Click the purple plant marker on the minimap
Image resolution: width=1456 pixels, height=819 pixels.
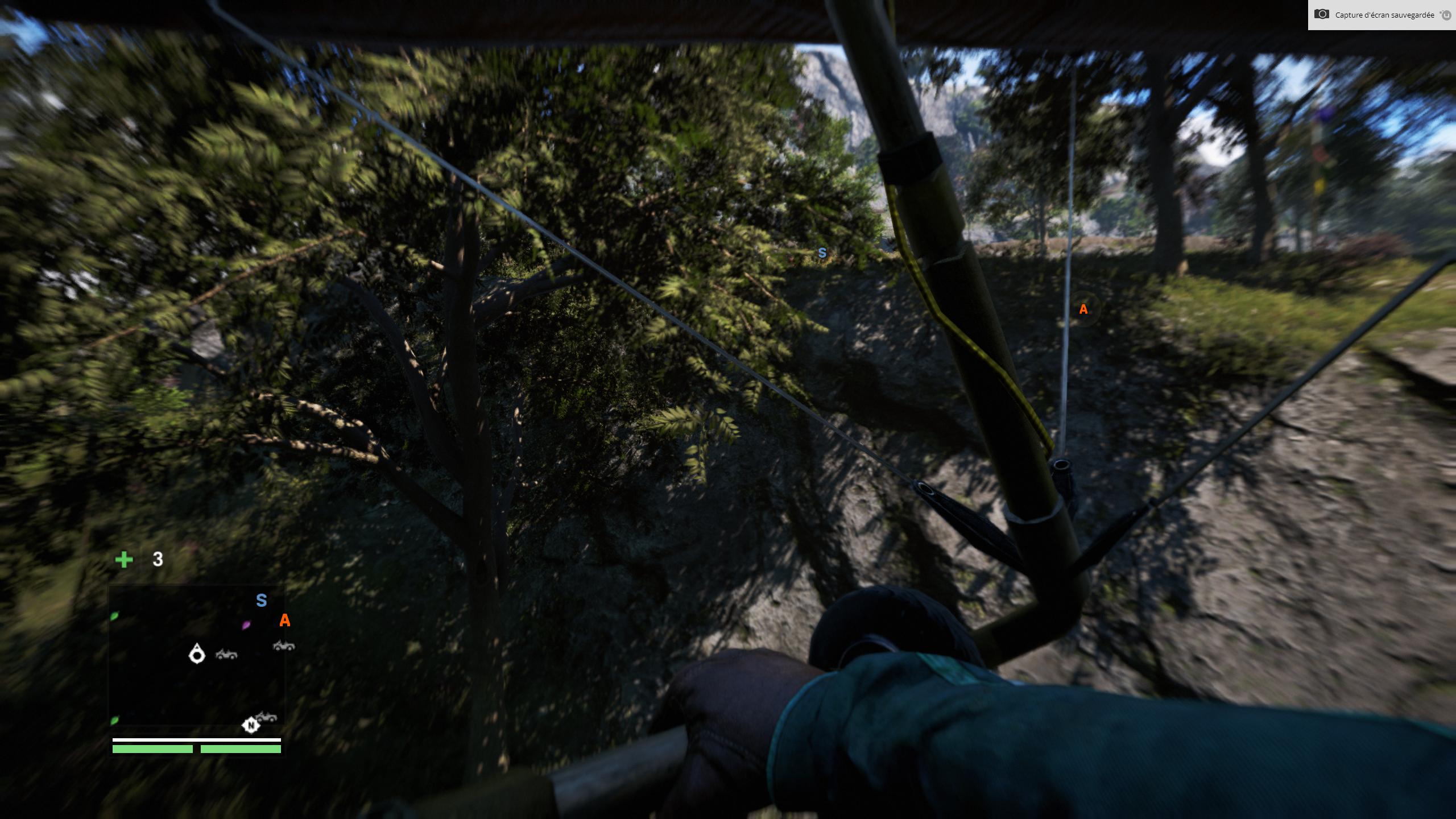pyautogui.click(x=246, y=624)
